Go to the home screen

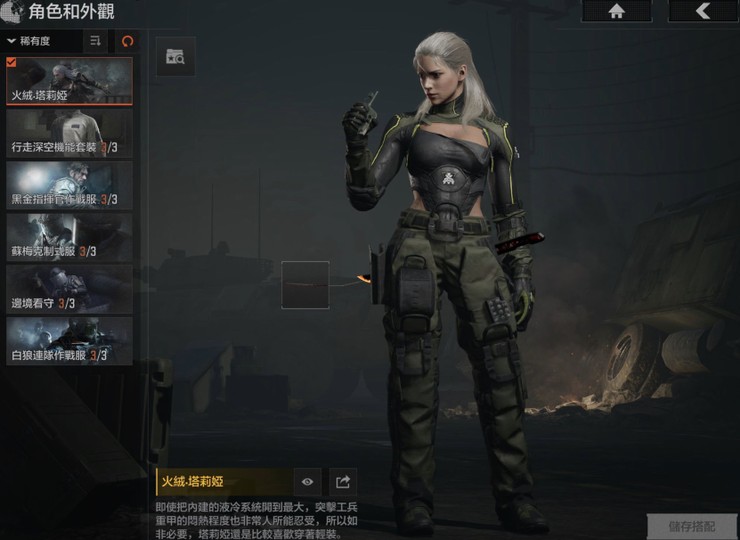pyautogui.click(x=616, y=11)
